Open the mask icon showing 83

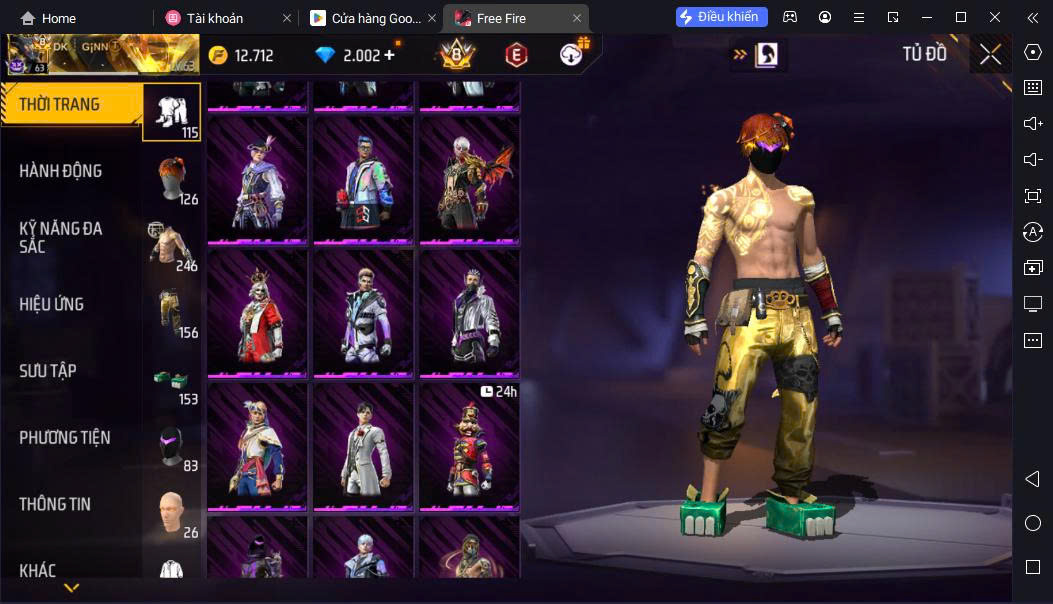(172, 445)
